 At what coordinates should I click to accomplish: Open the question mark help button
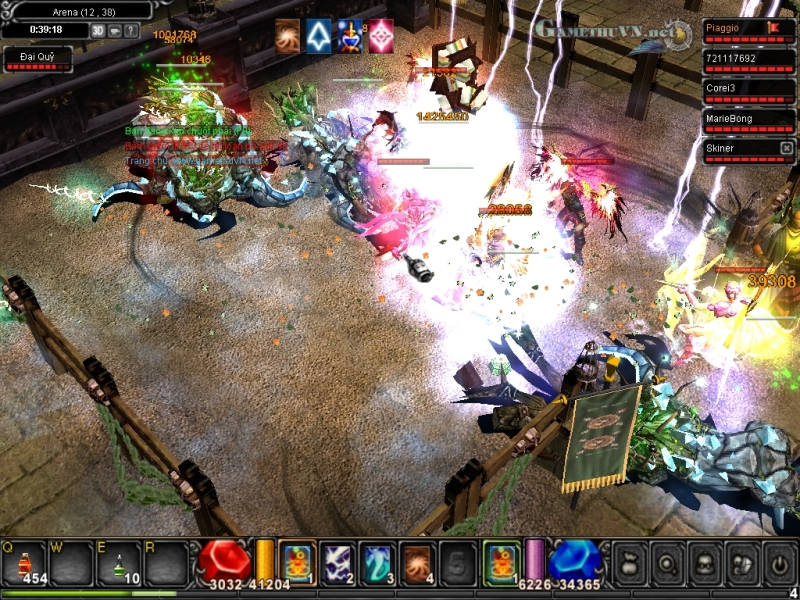point(131,30)
